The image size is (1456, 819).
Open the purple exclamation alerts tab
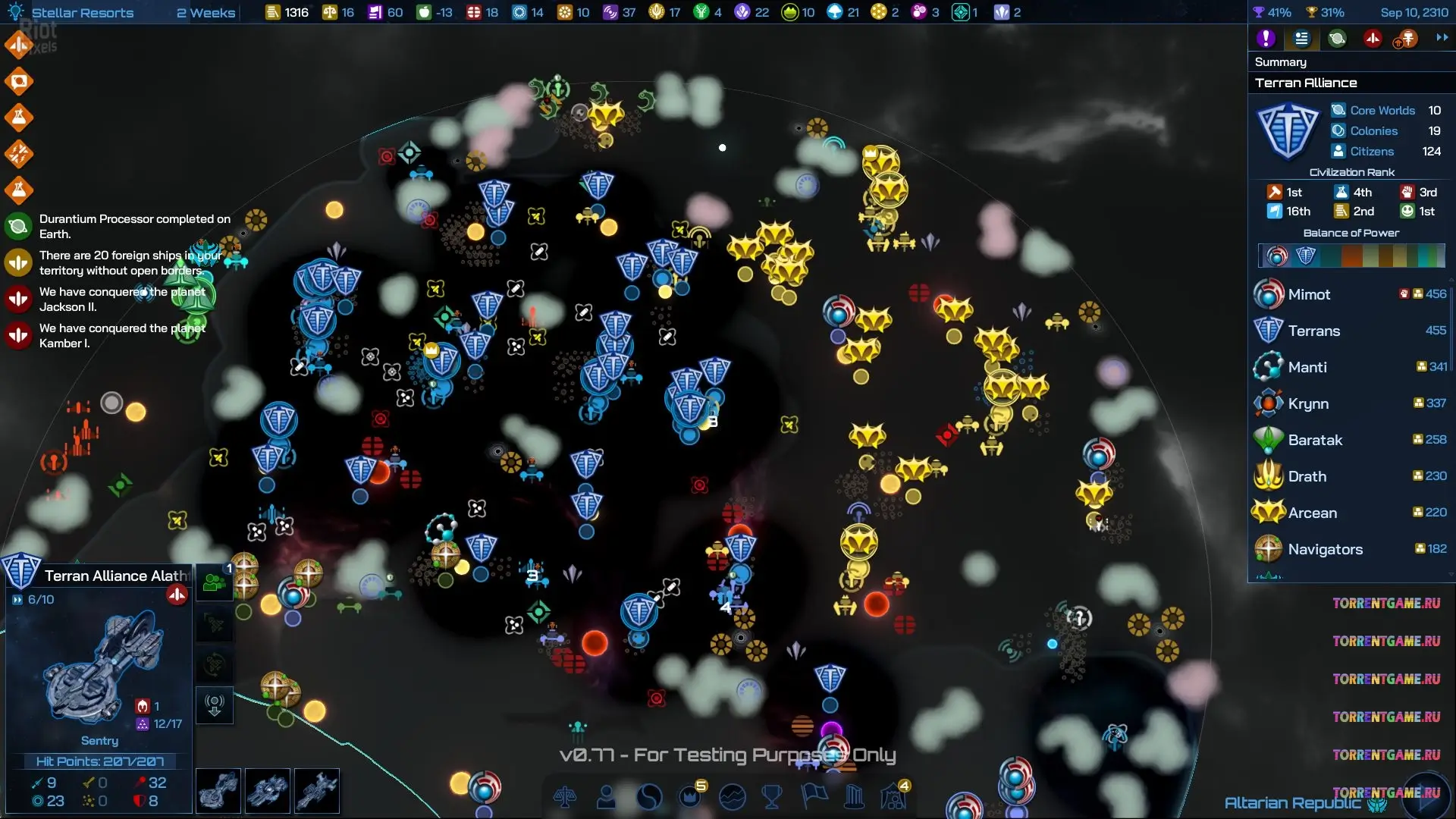[1266, 39]
